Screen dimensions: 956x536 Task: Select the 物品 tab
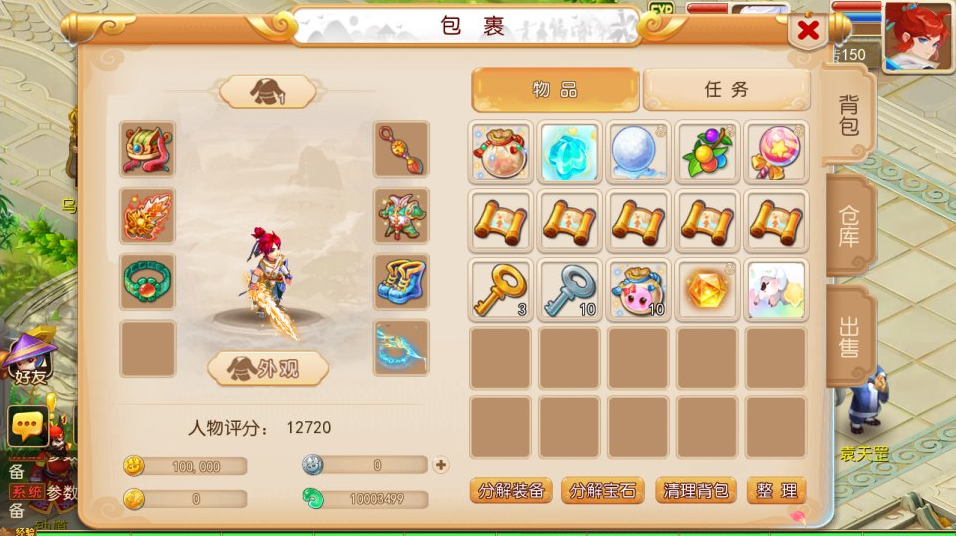tap(555, 89)
